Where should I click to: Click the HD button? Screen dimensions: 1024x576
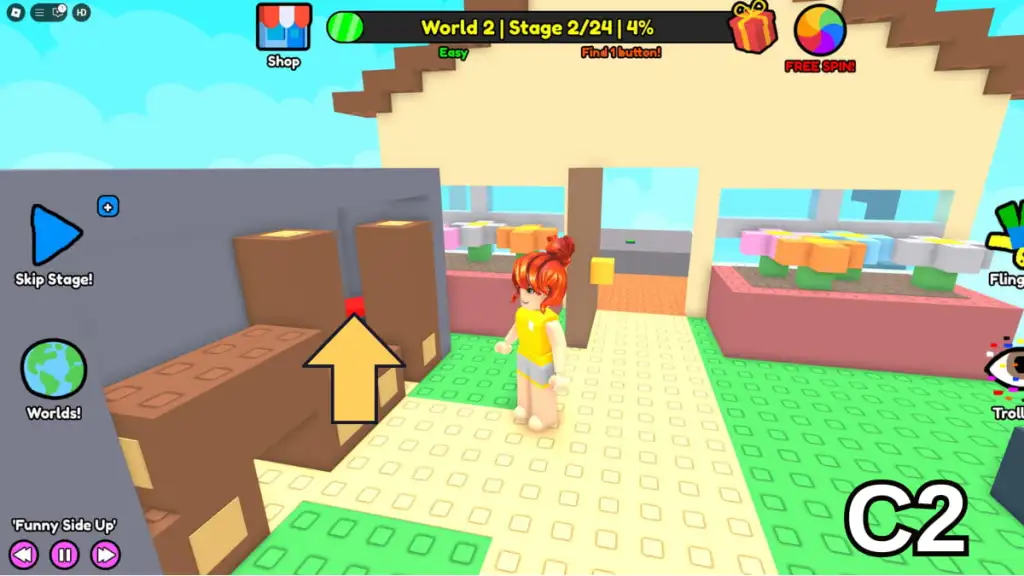point(82,13)
